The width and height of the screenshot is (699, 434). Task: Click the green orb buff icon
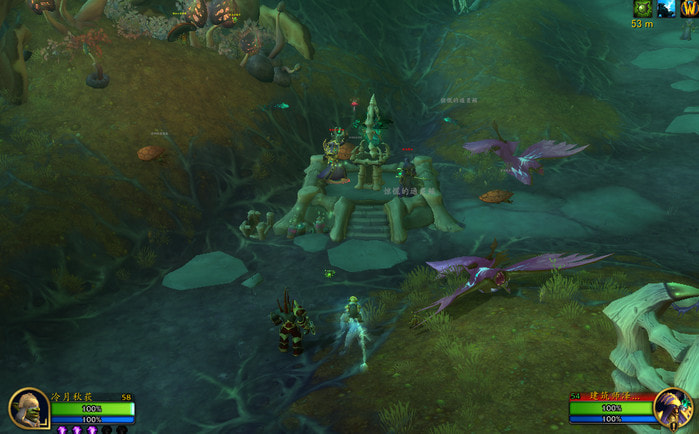641,8
